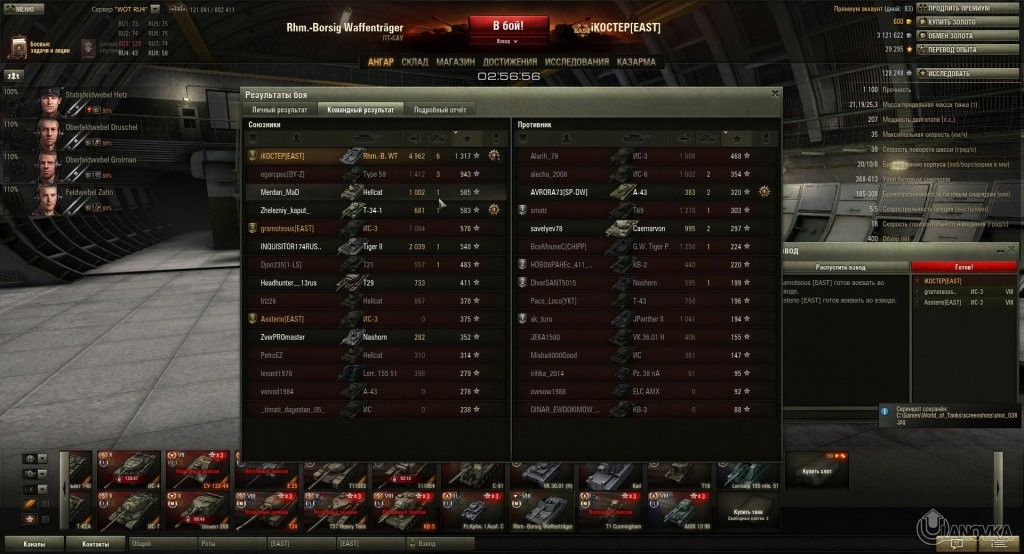Open the МЕНЮ button

[22, 8]
